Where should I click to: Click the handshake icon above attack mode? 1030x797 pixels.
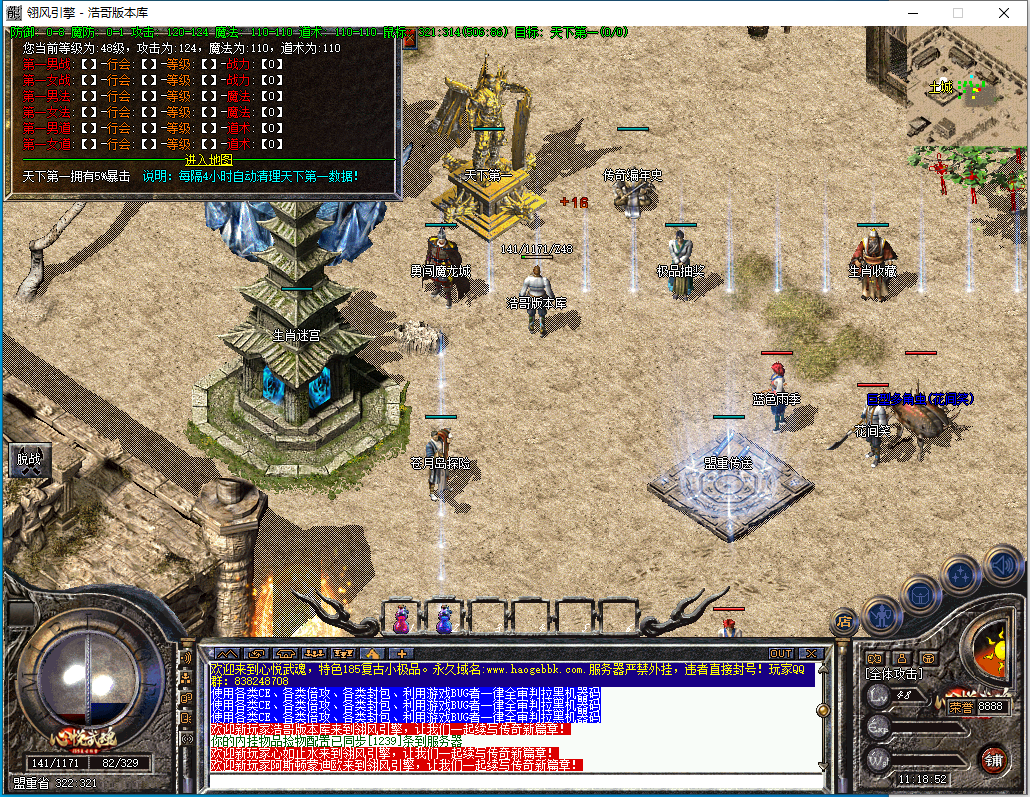pos(874,658)
